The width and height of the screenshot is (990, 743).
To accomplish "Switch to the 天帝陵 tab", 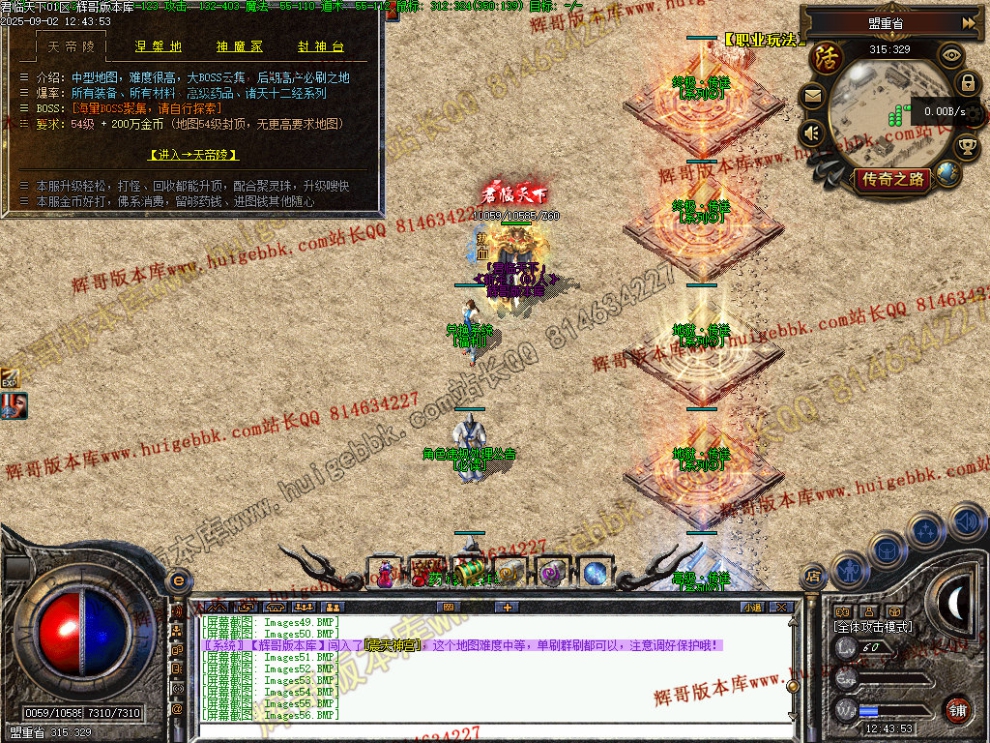I will coord(69,47).
